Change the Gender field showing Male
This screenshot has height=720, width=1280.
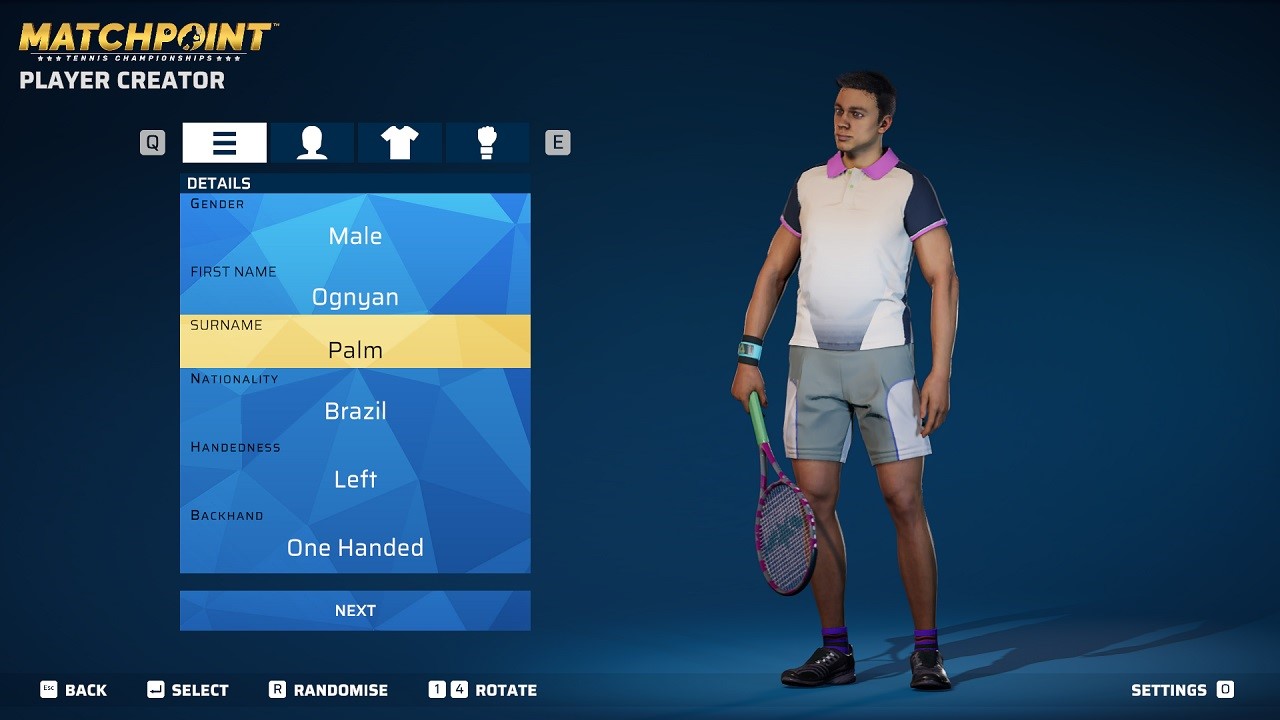[355, 236]
